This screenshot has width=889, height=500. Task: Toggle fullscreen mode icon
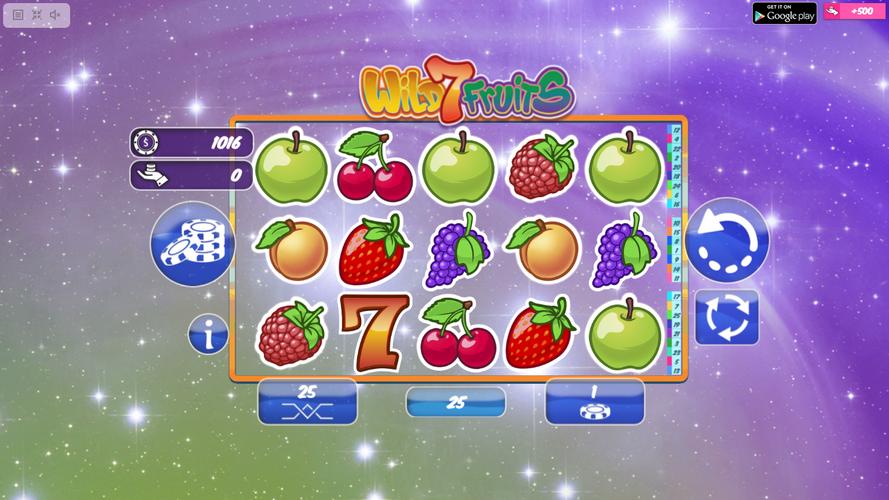pos(37,15)
